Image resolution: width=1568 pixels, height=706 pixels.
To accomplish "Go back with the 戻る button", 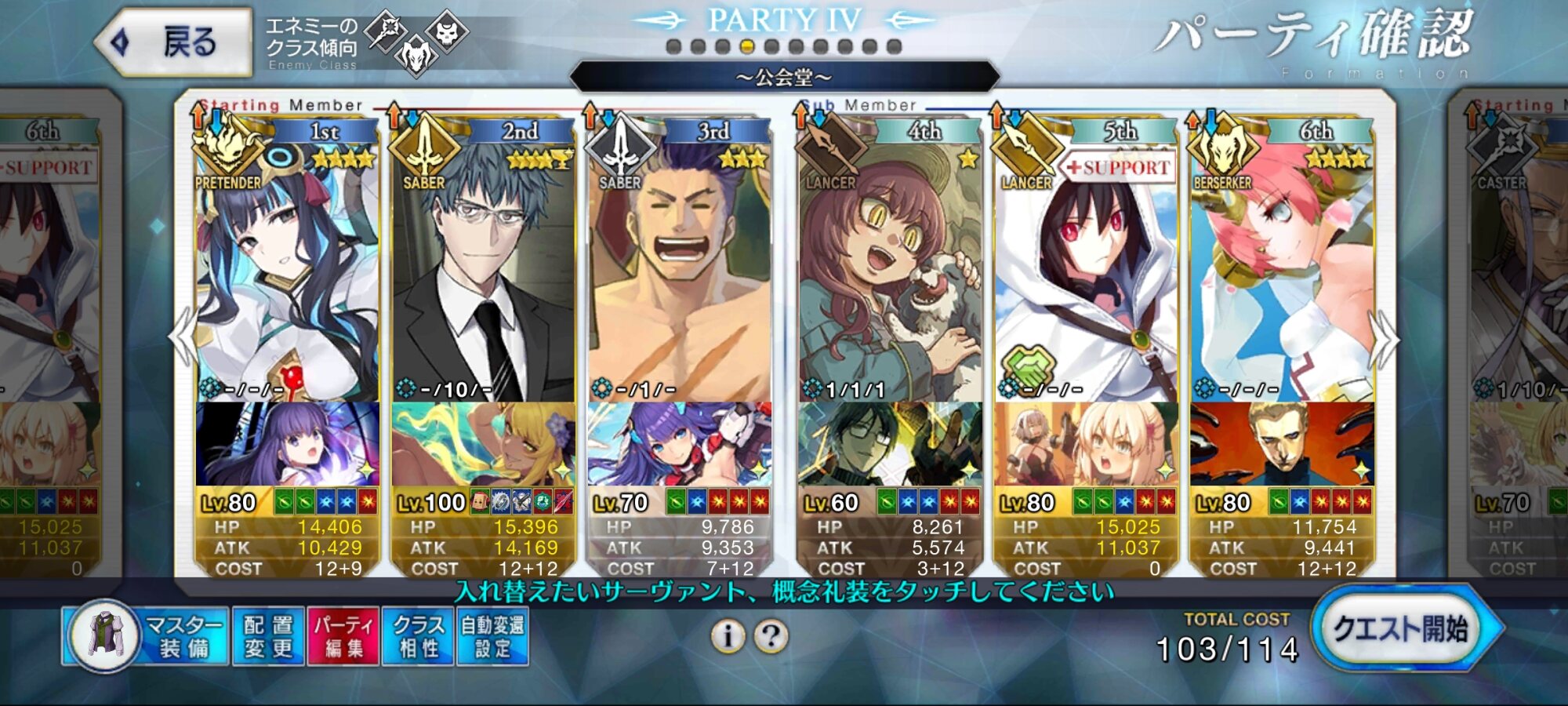I will pyautogui.click(x=174, y=42).
